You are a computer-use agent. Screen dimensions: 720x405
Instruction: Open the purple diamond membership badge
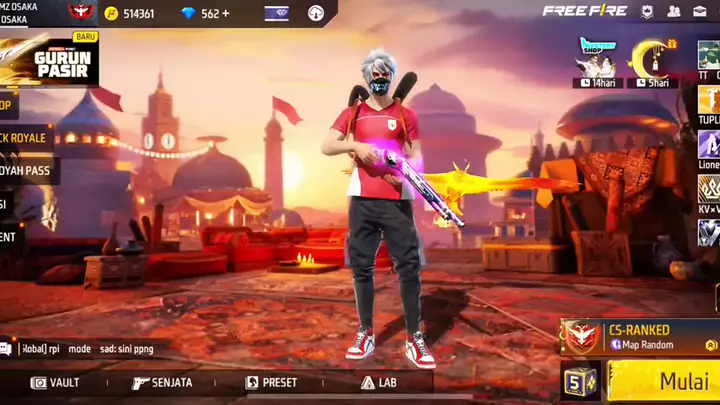(276, 13)
